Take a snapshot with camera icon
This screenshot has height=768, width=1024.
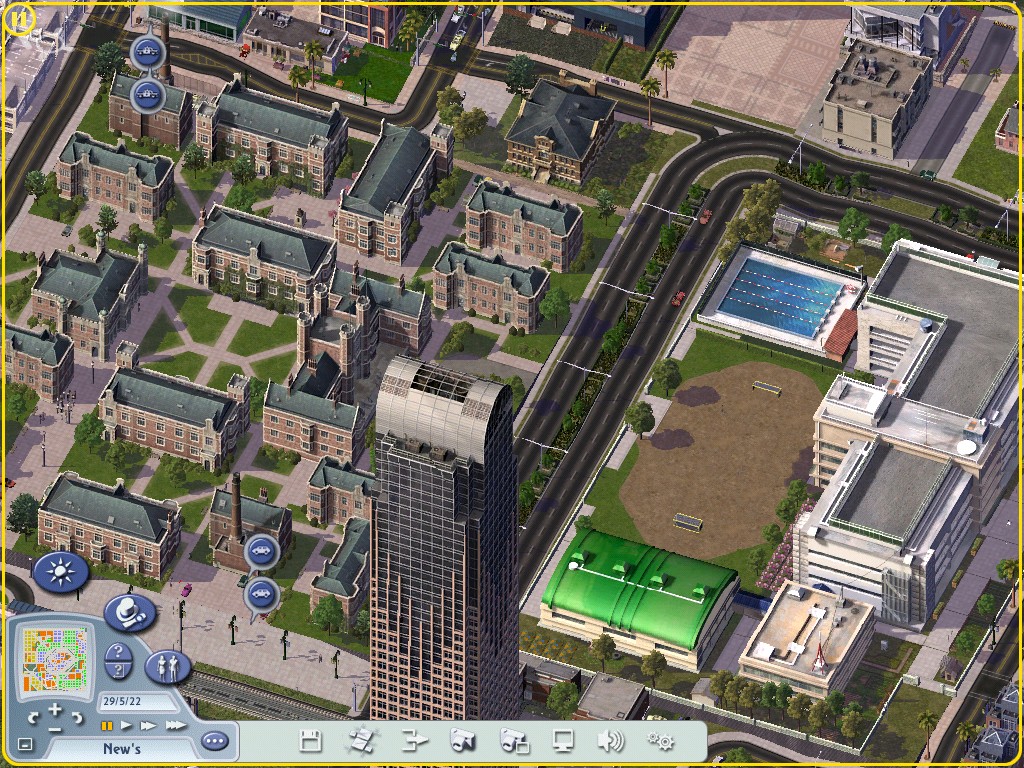tap(462, 741)
